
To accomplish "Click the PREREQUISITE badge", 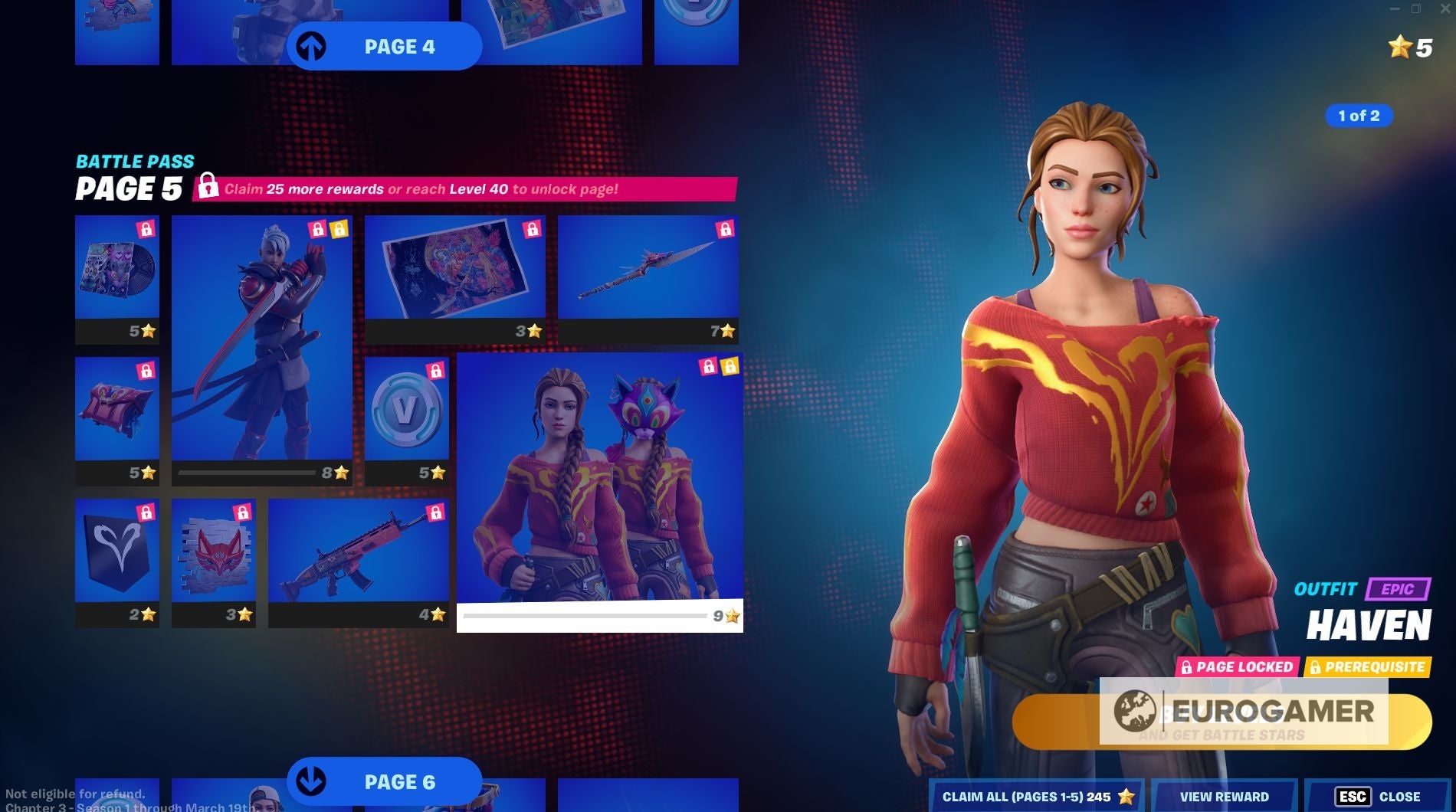I will point(1375,667).
